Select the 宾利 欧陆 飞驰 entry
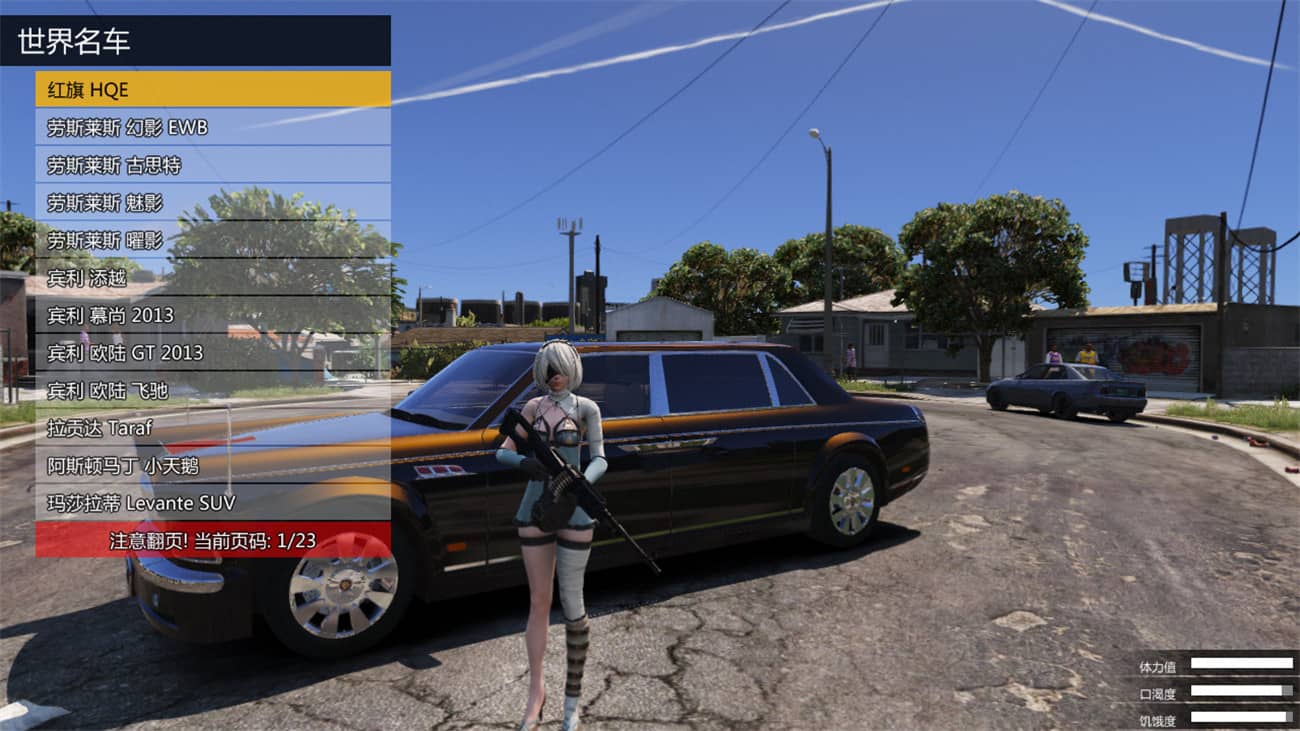The height and width of the screenshot is (731, 1300). coord(200,390)
